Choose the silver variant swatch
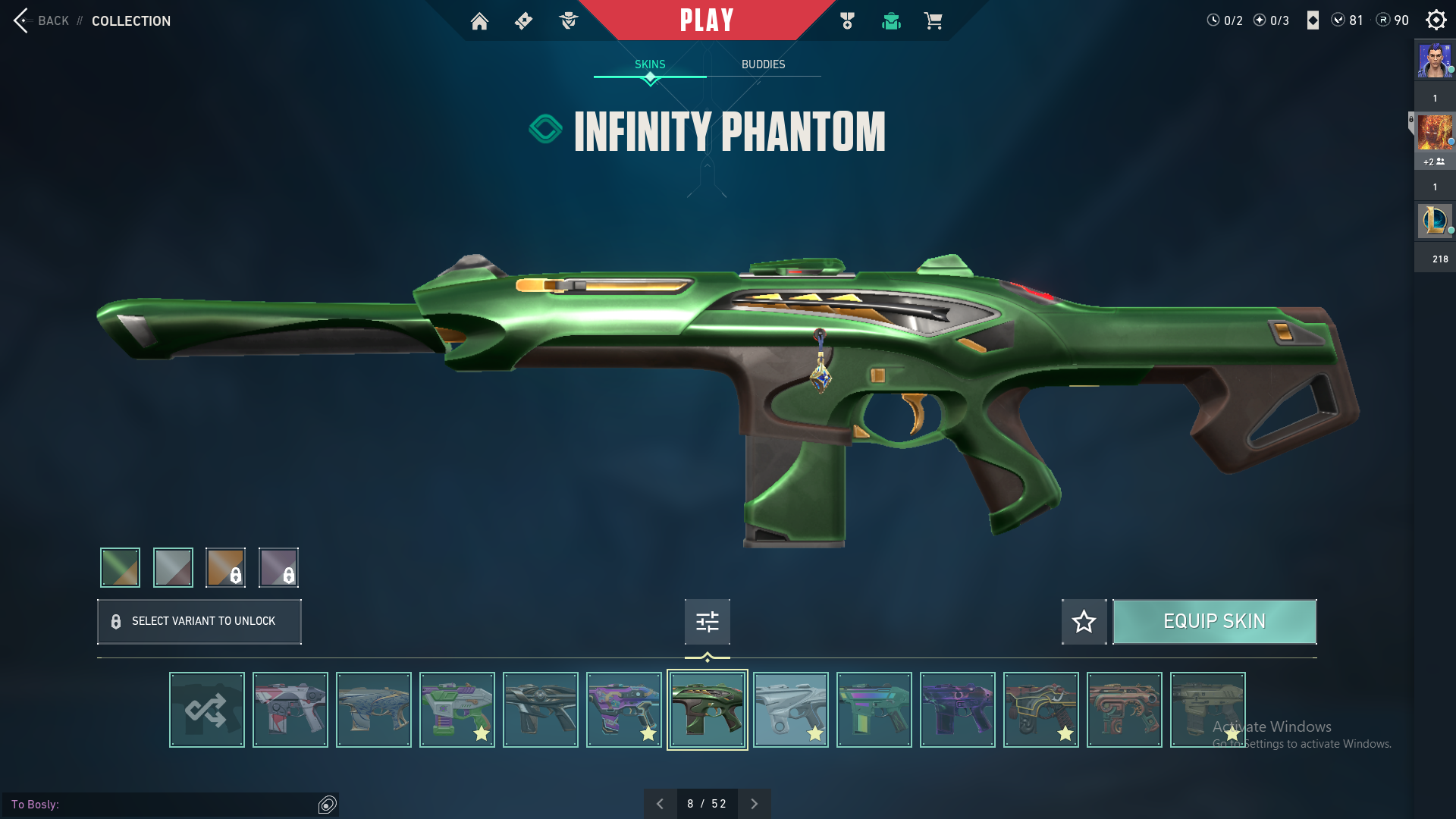The width and height of the screenshot is (1456, 819). [173, 567]
